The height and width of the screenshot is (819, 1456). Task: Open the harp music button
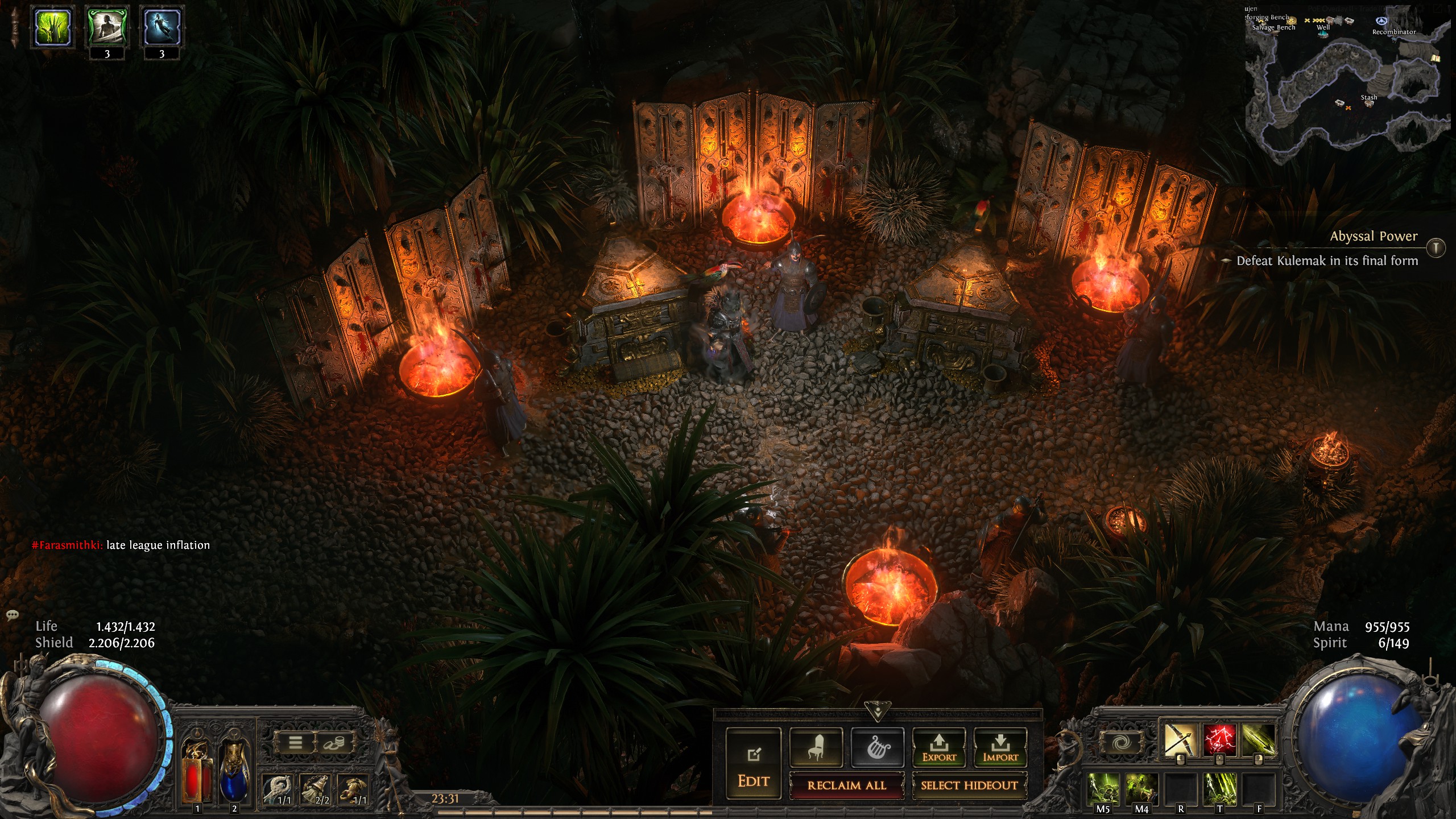pos(877,747)
